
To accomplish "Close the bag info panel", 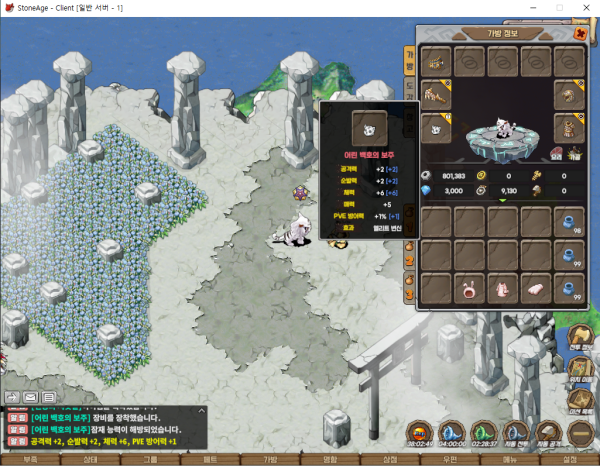I will (581, 32).
